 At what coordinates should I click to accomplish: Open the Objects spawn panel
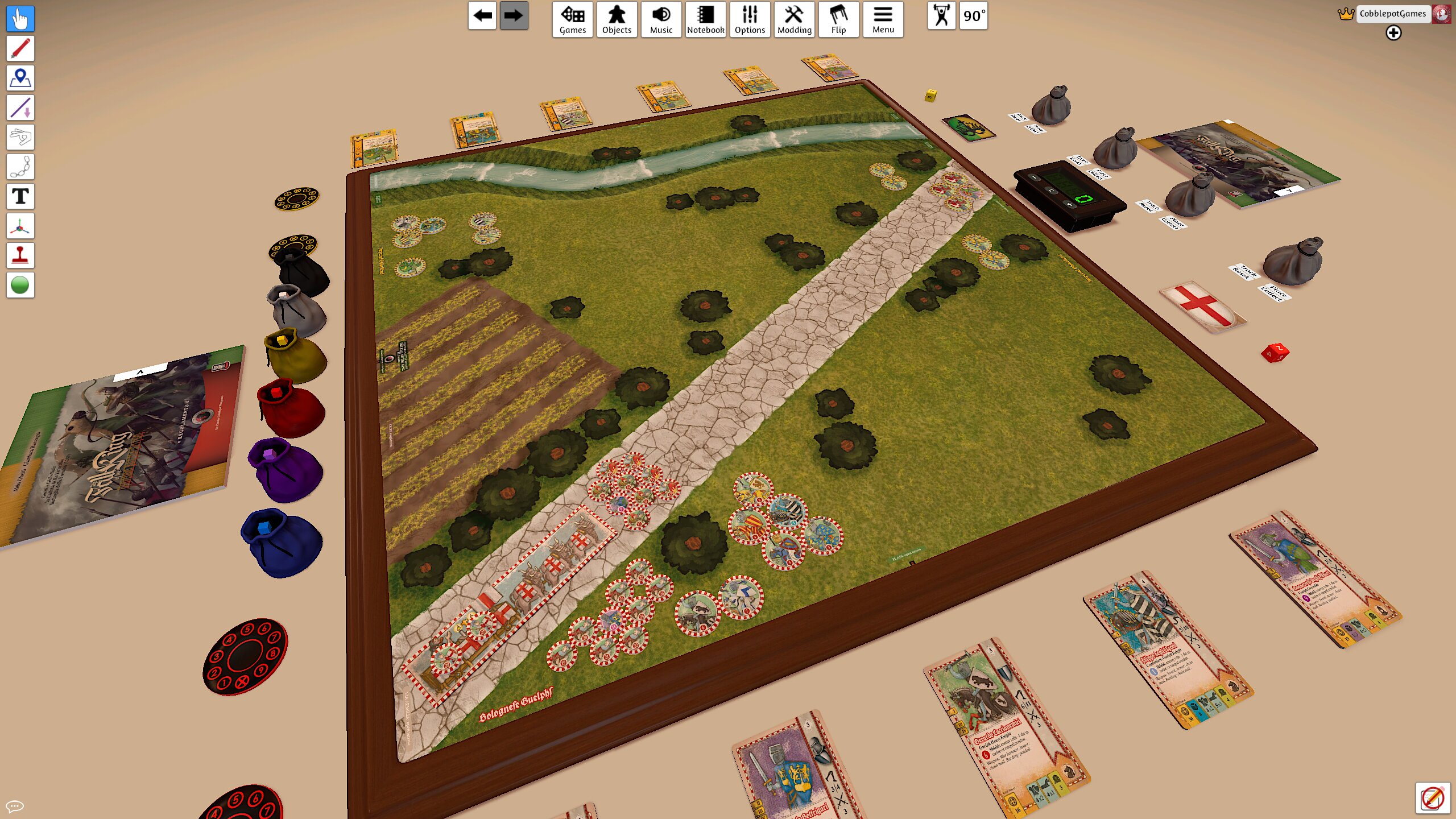pos(617,19)
